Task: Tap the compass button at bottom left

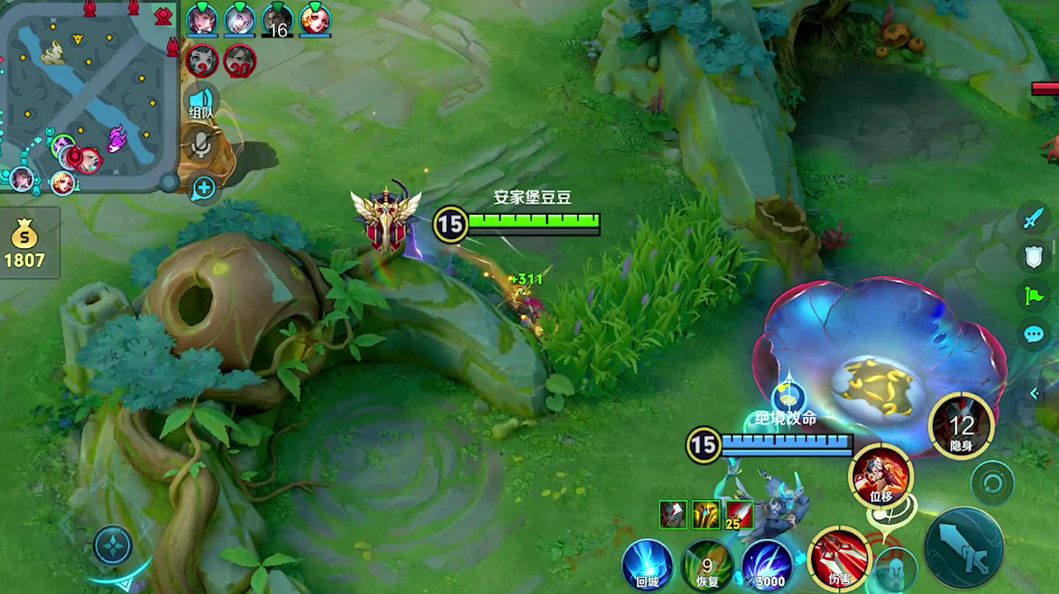Action: [113, 545]
